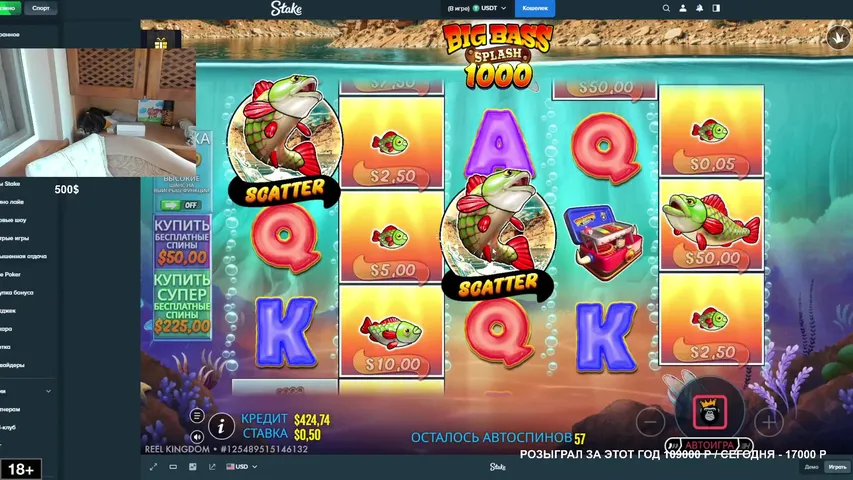Buy super free spins for $225,00
The image size is (853, 480).
(x=181, y=302)
